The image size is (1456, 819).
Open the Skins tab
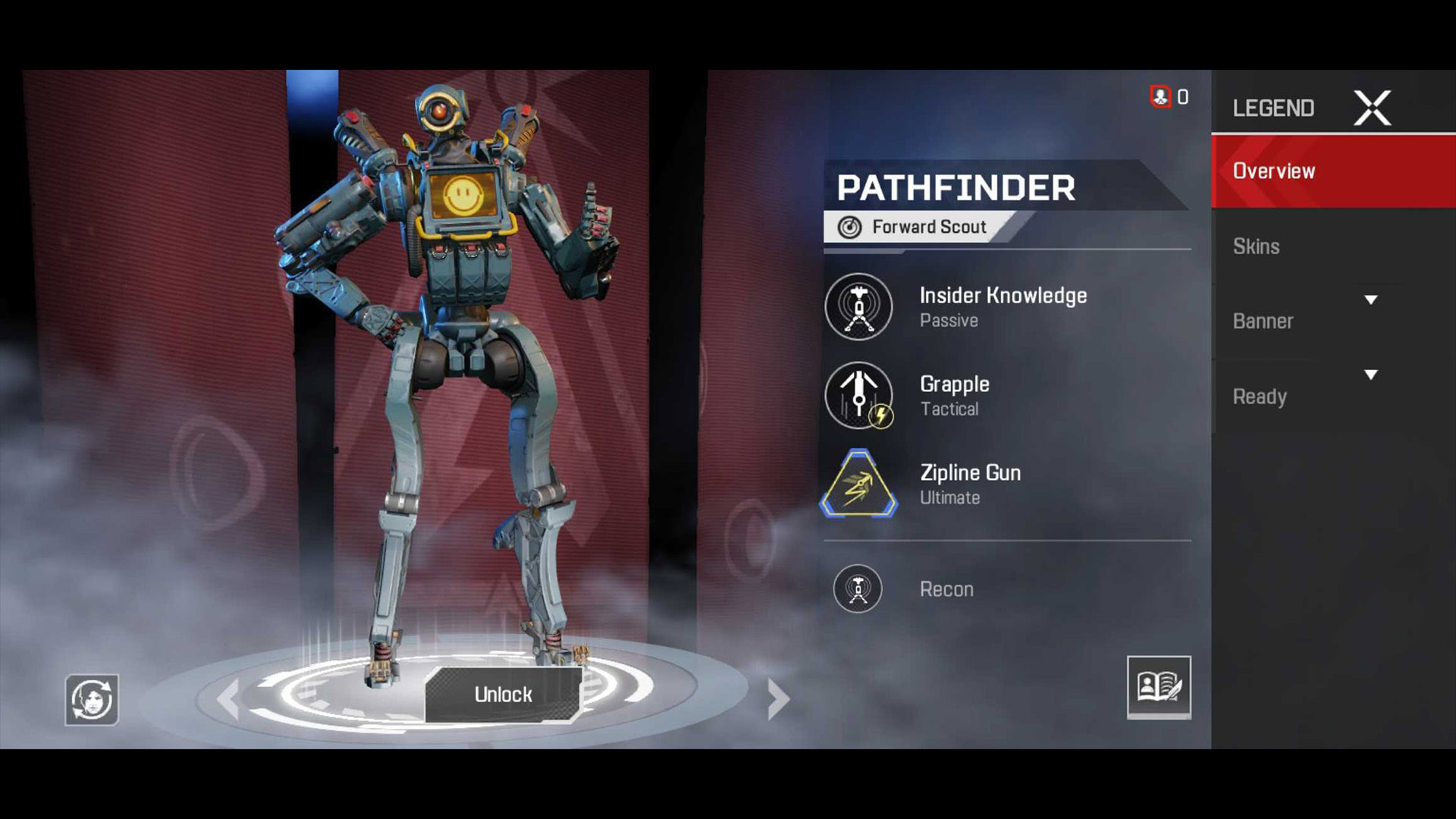tap(1257, 246)
